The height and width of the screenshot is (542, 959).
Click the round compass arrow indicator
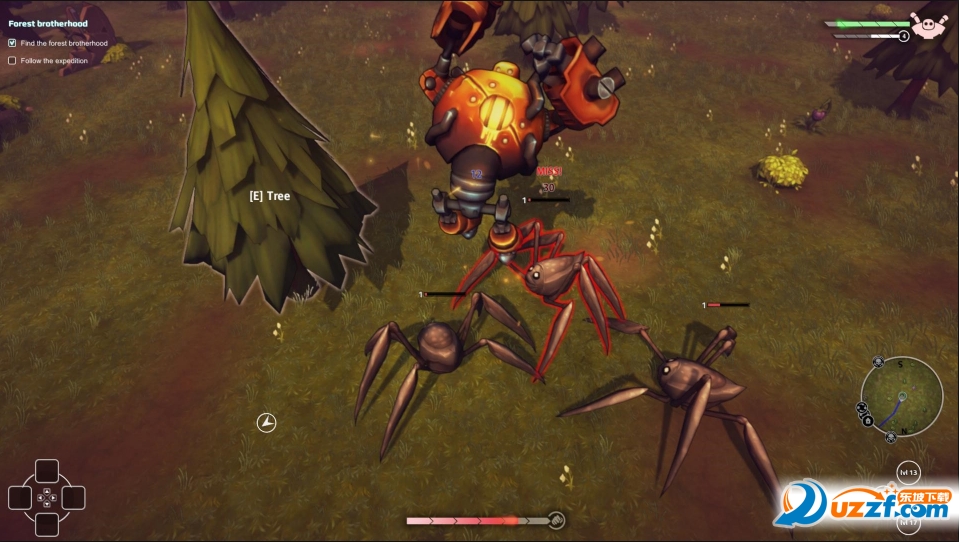[266, 423]
